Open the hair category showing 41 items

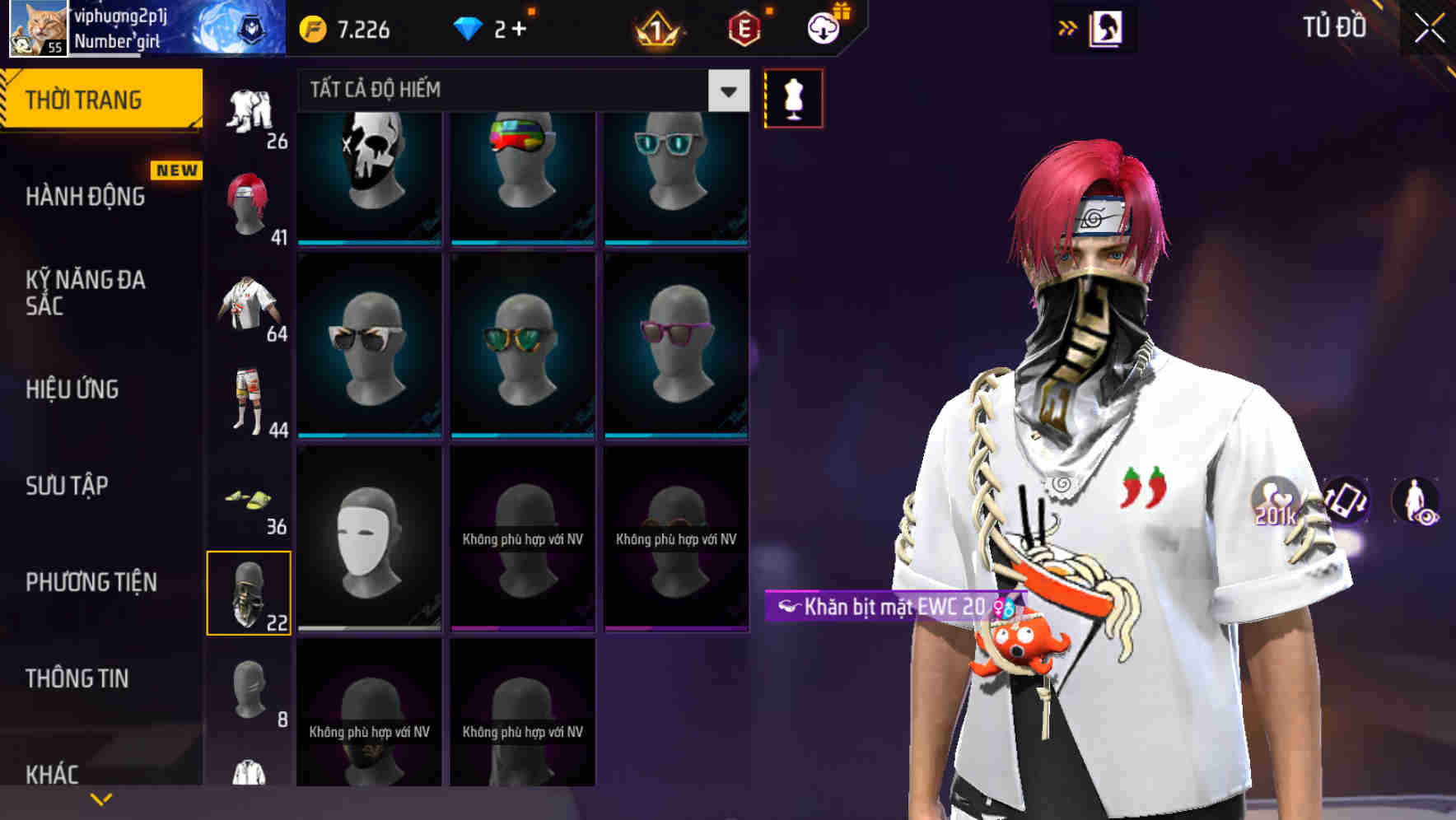250,202
